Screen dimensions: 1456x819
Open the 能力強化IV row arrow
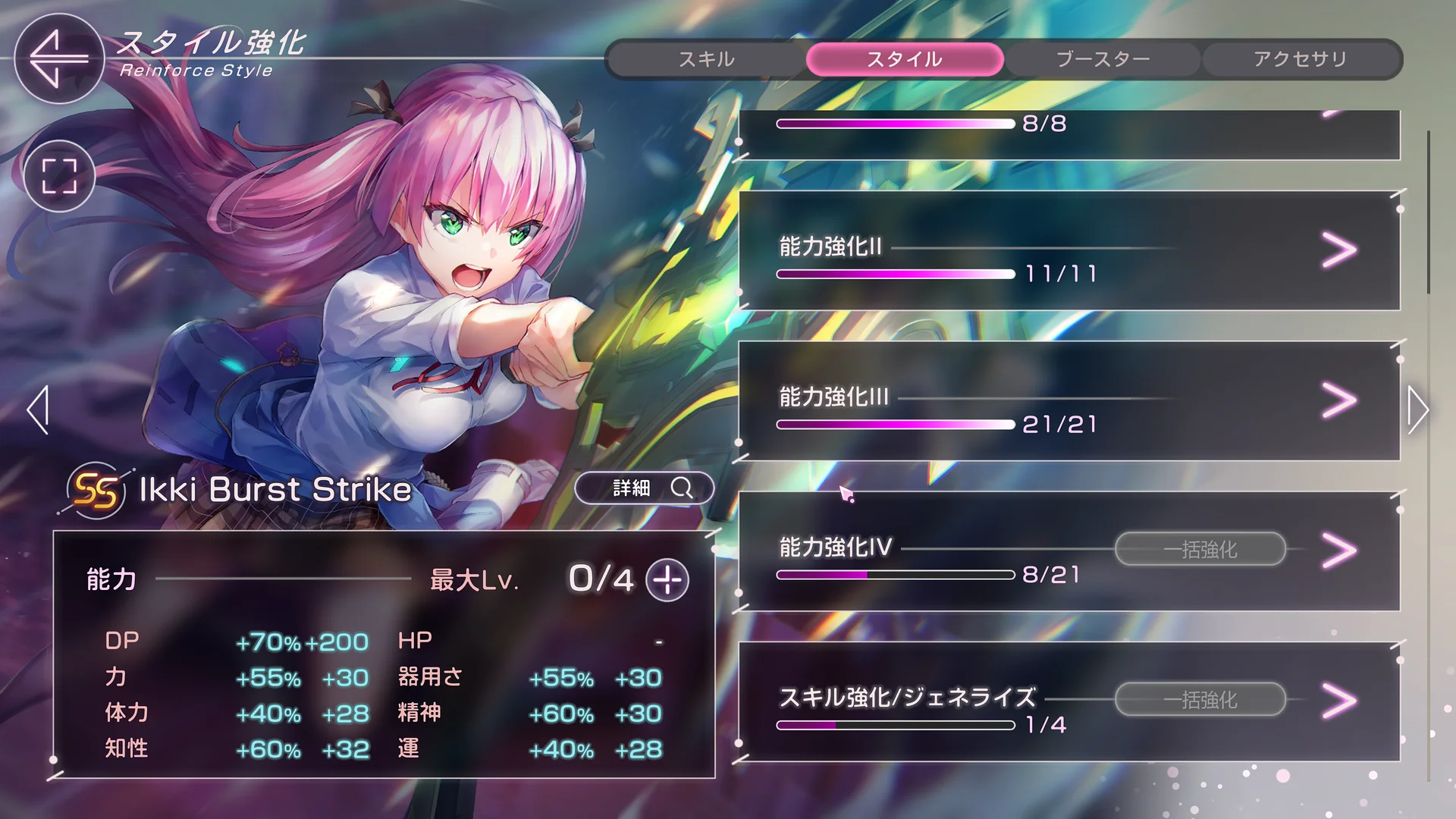[1339, 551]
